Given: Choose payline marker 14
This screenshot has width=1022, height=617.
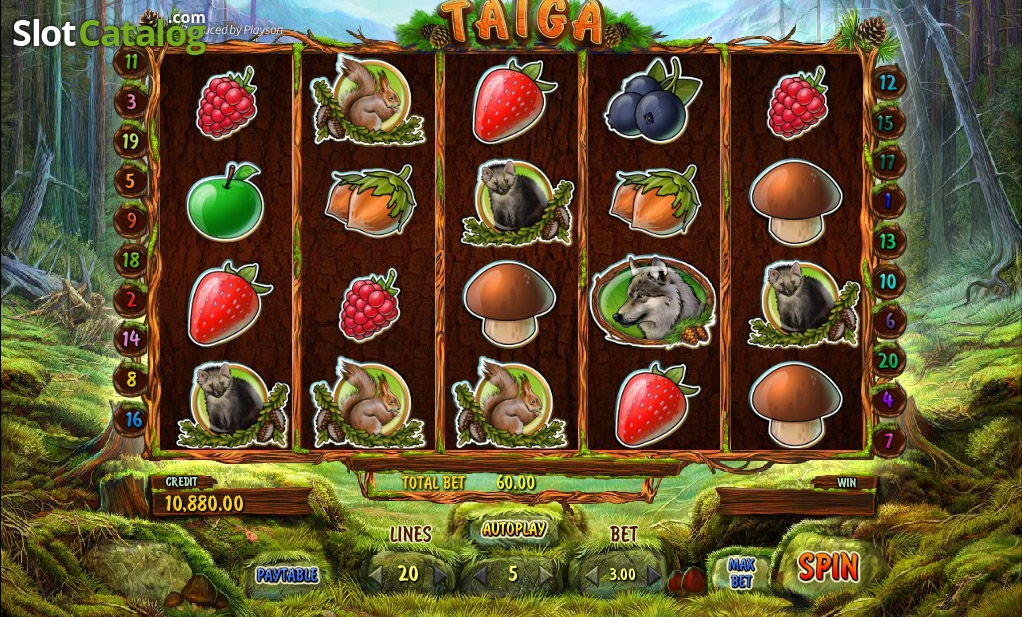Looking at the screenshot, I should tap(131, 339).
